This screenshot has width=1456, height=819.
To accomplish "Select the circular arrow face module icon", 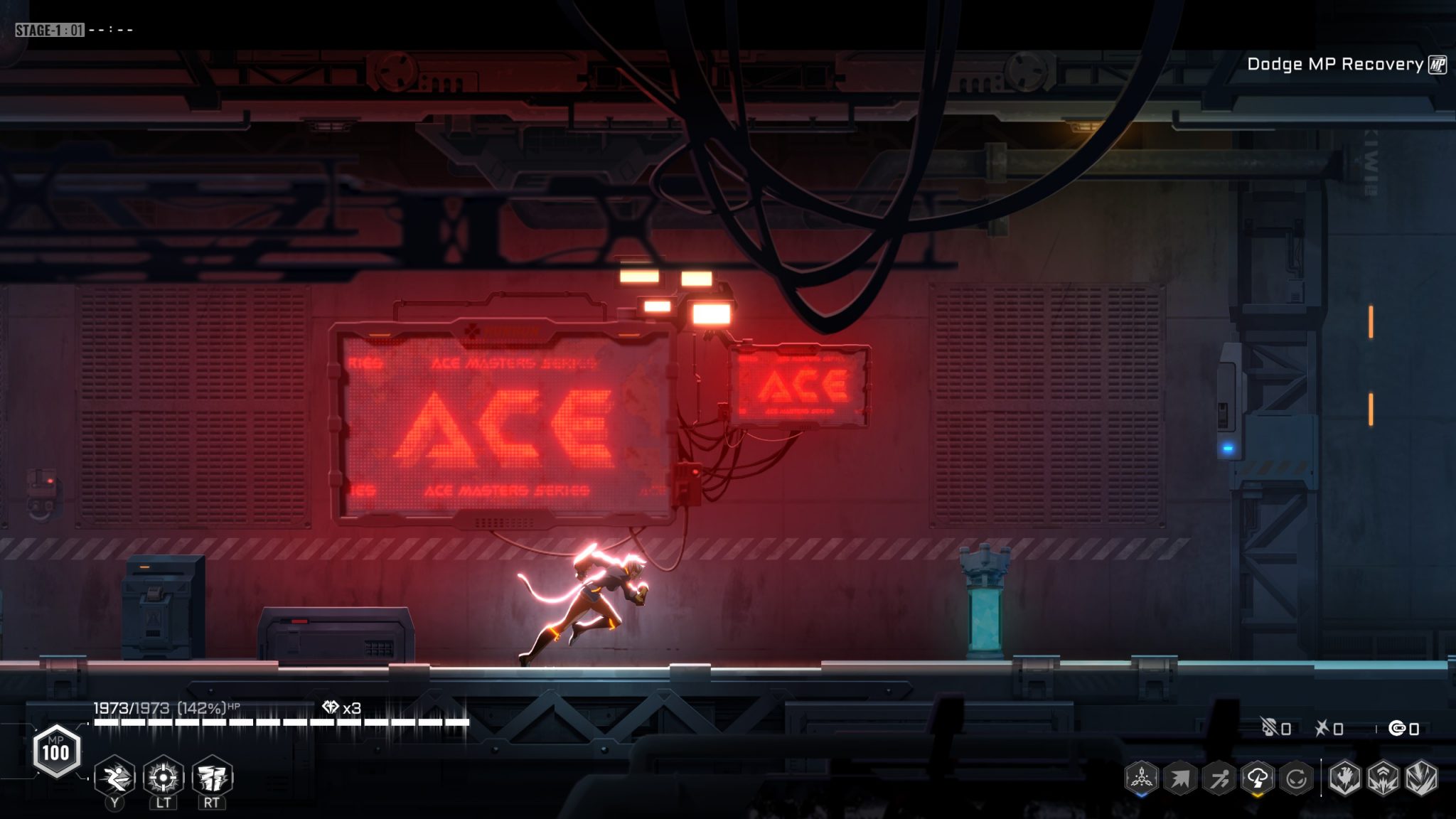I will click(1296, 779).
